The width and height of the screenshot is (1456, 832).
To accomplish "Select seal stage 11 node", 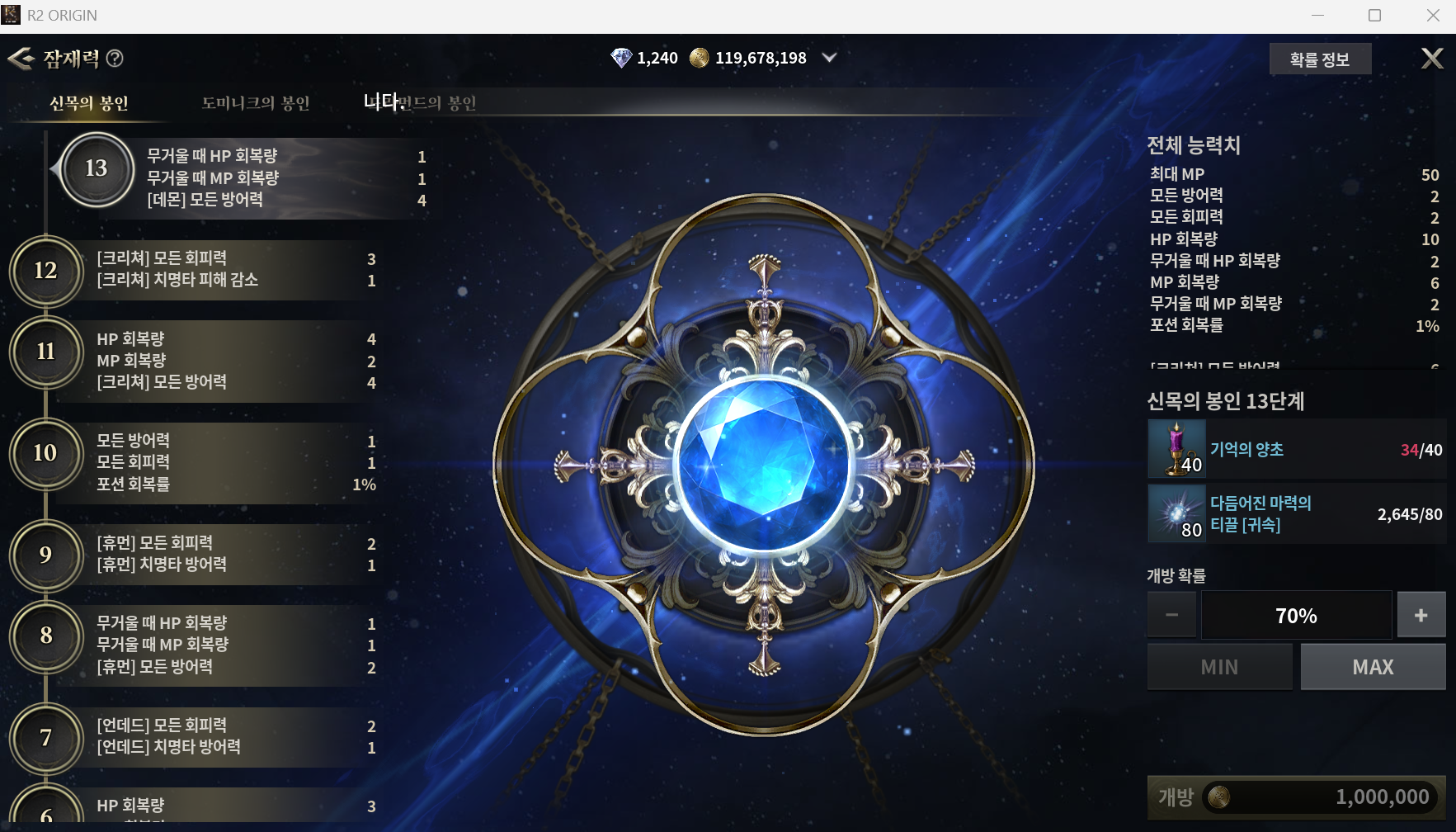I will pos(45,352).
